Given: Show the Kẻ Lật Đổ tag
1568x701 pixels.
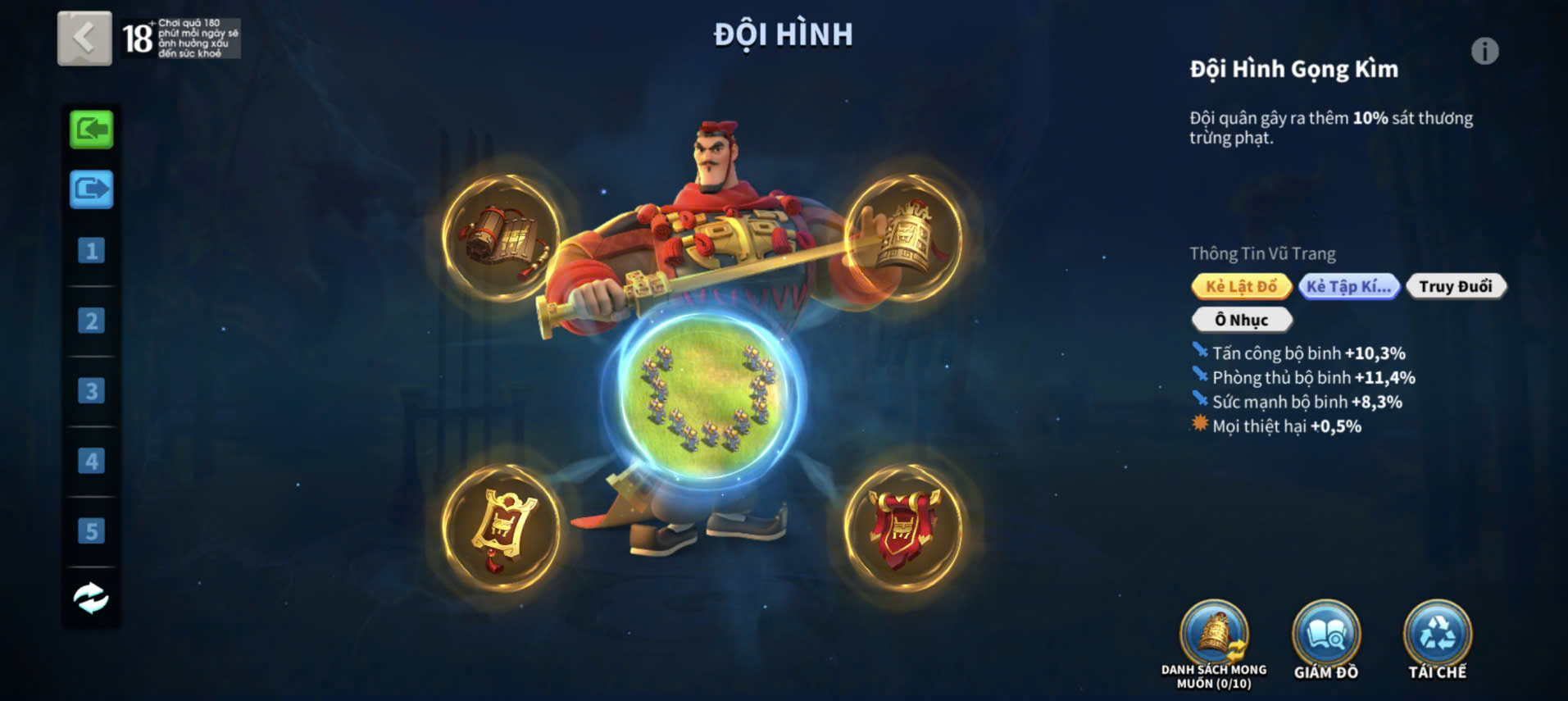Looking at the screenshot, I should (1241, 286).
